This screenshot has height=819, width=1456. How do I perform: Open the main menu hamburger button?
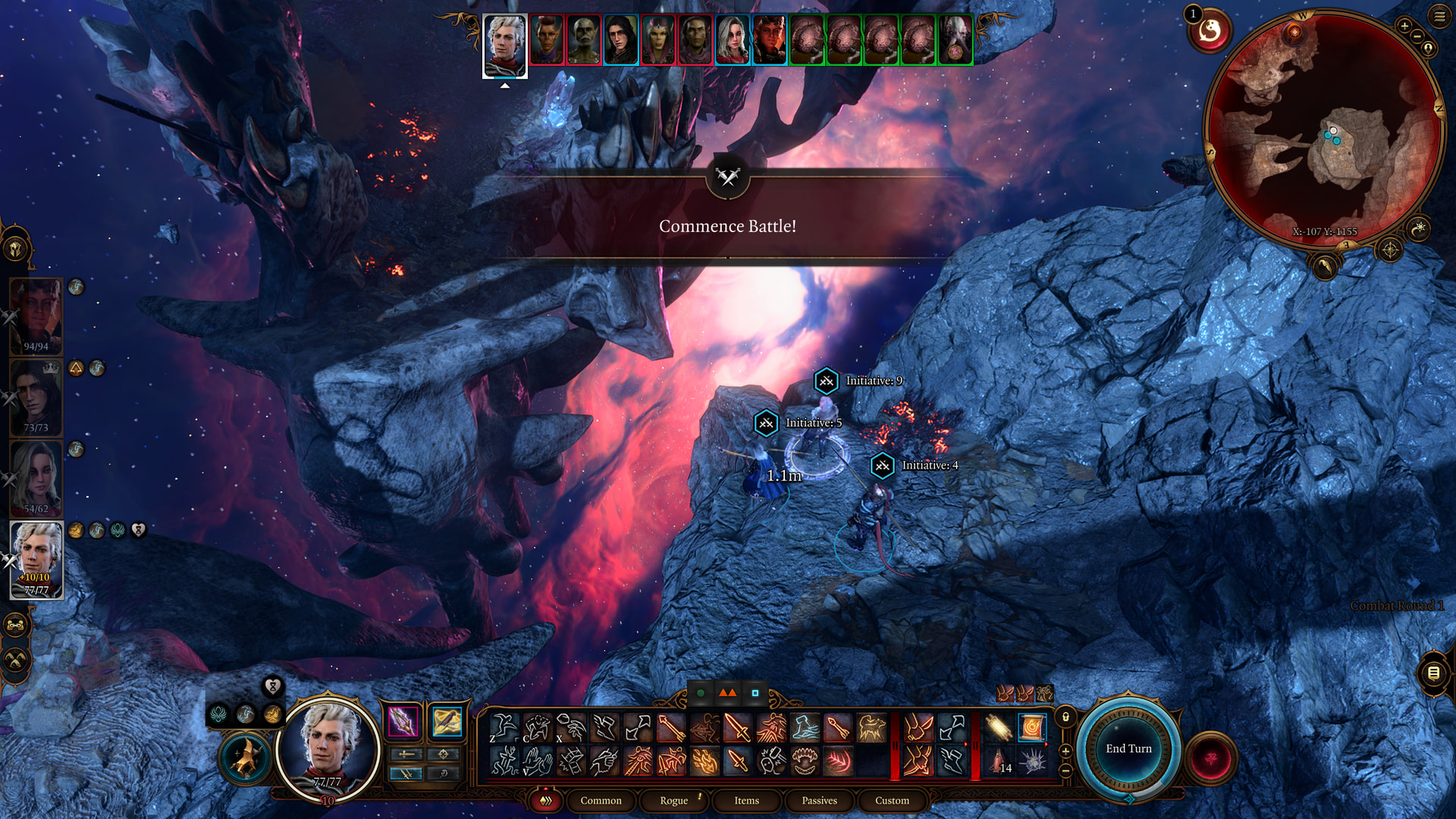pyautogui.click(x=1439, y=16)
